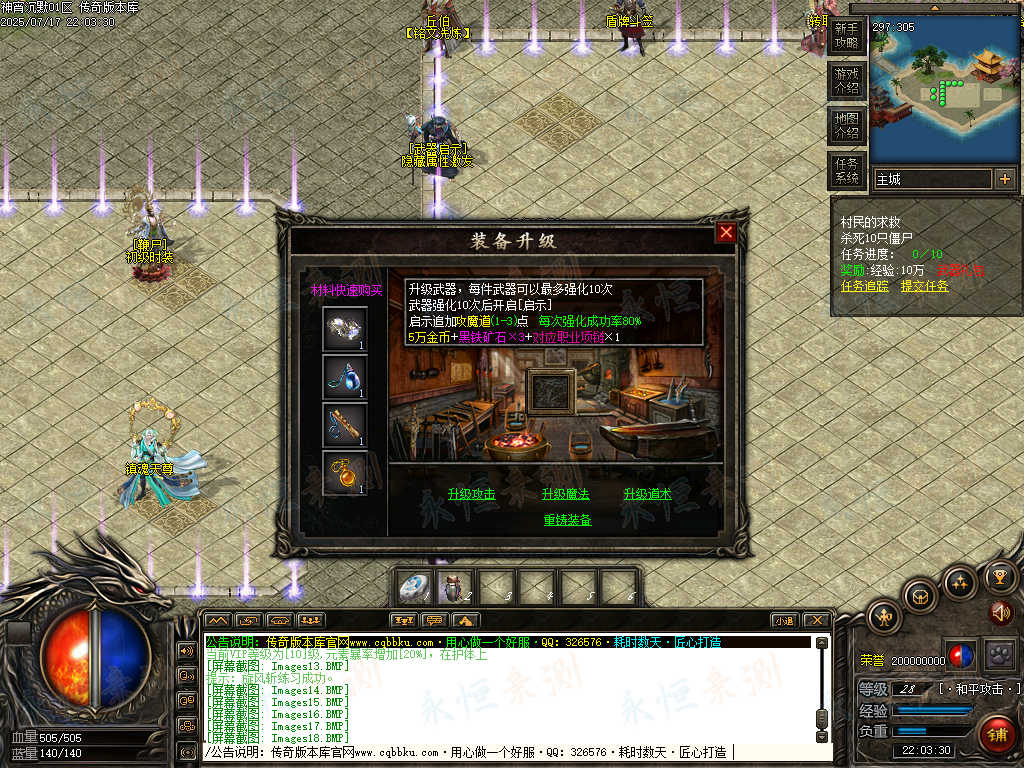Close the 装备升级 equipment upgrade window

(726, 232)
